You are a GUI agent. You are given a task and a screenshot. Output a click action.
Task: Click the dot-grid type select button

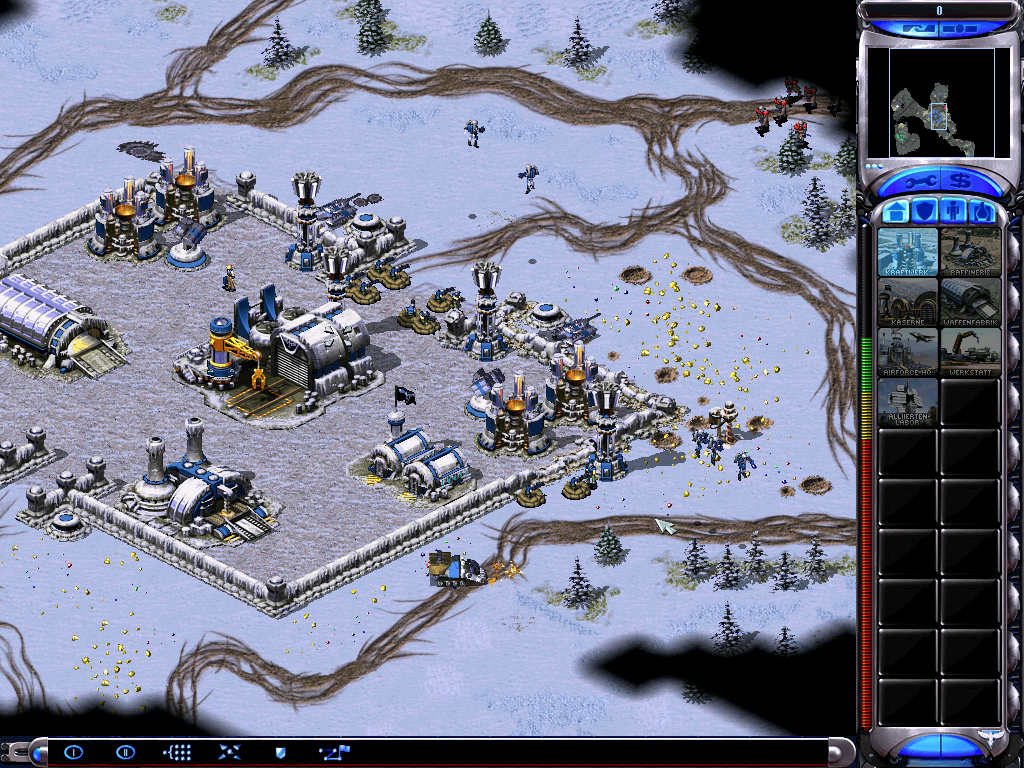(x=177, y=751)
